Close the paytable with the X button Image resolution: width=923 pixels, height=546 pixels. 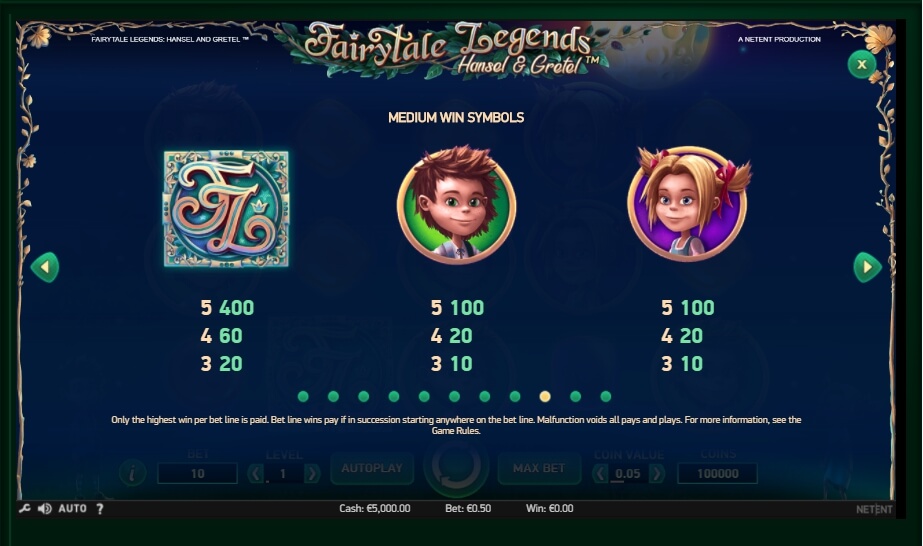[861, 65]
